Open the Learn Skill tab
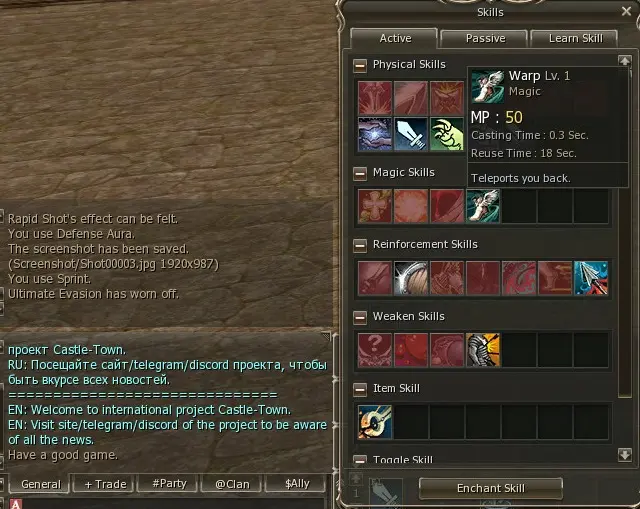Viewport: 640px width, 509px height. coord(575,38)
